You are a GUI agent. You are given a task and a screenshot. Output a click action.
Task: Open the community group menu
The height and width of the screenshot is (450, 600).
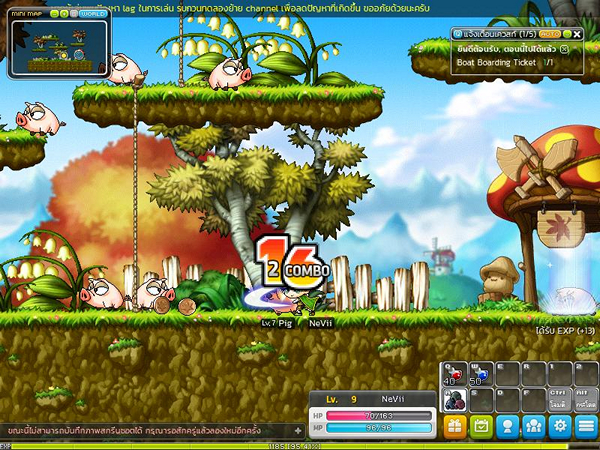[533, 426]
